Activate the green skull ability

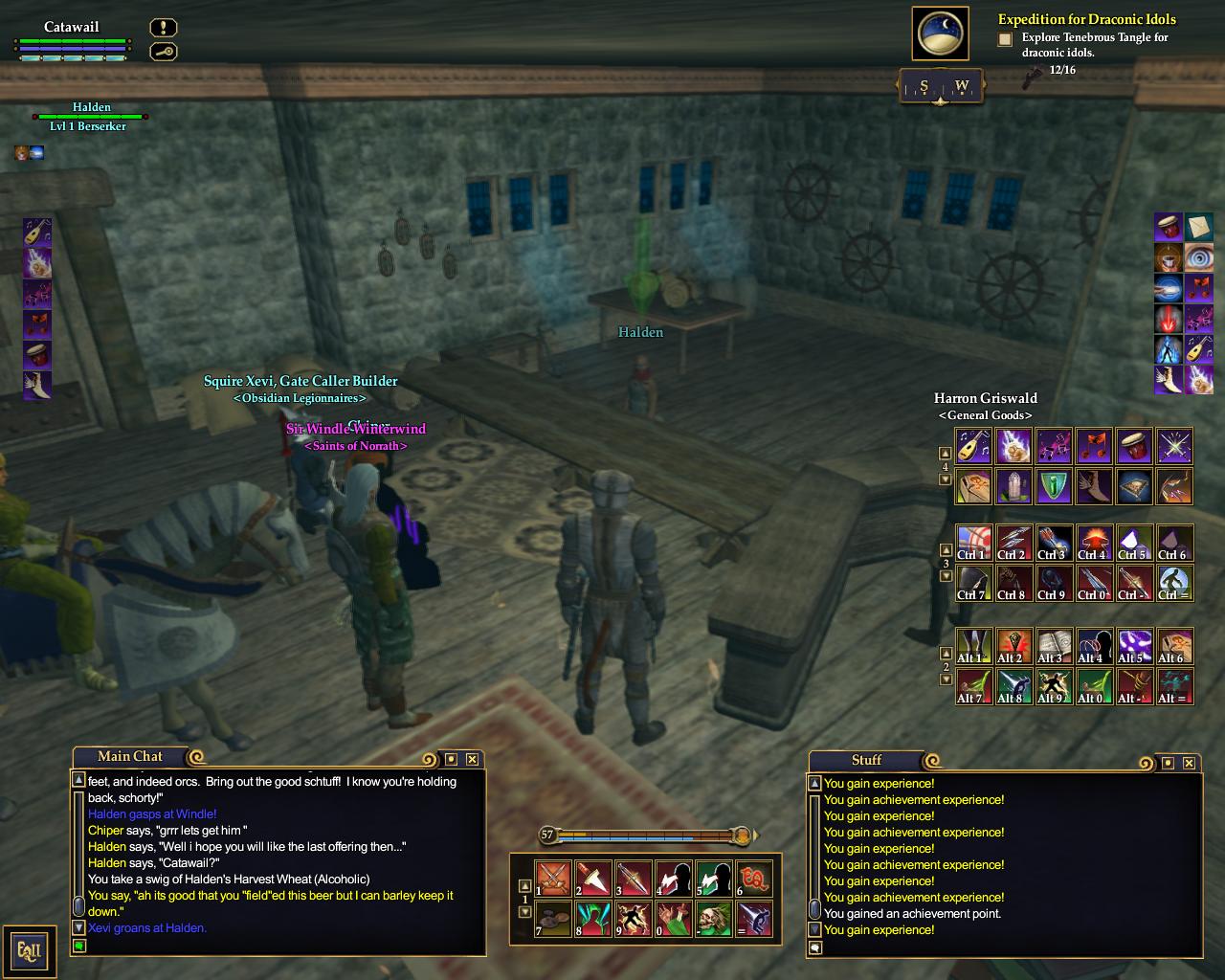(x=714, y=919)
